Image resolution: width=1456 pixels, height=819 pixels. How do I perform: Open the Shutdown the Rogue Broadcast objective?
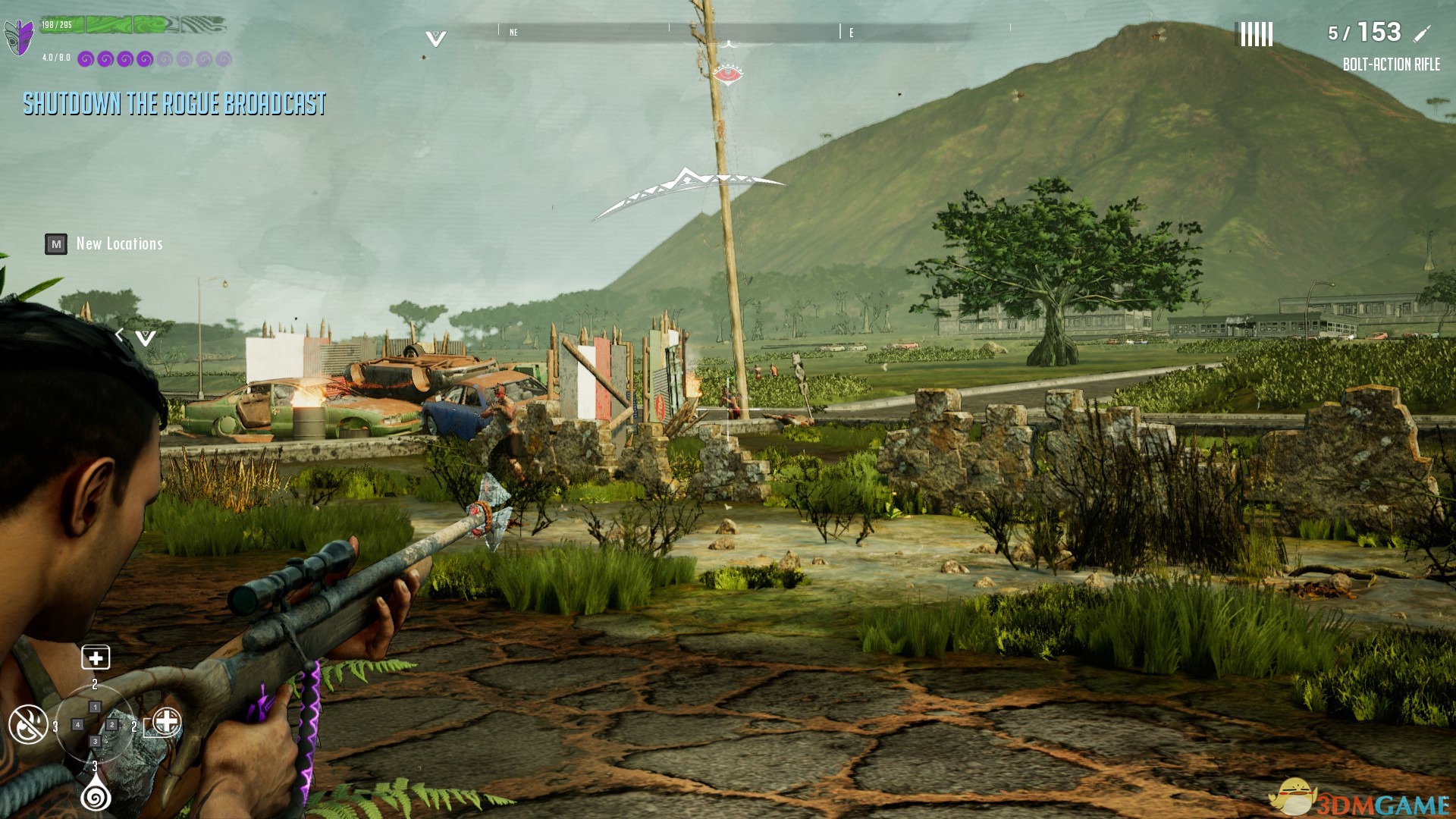pyautogui.click(x=174, y=103)
